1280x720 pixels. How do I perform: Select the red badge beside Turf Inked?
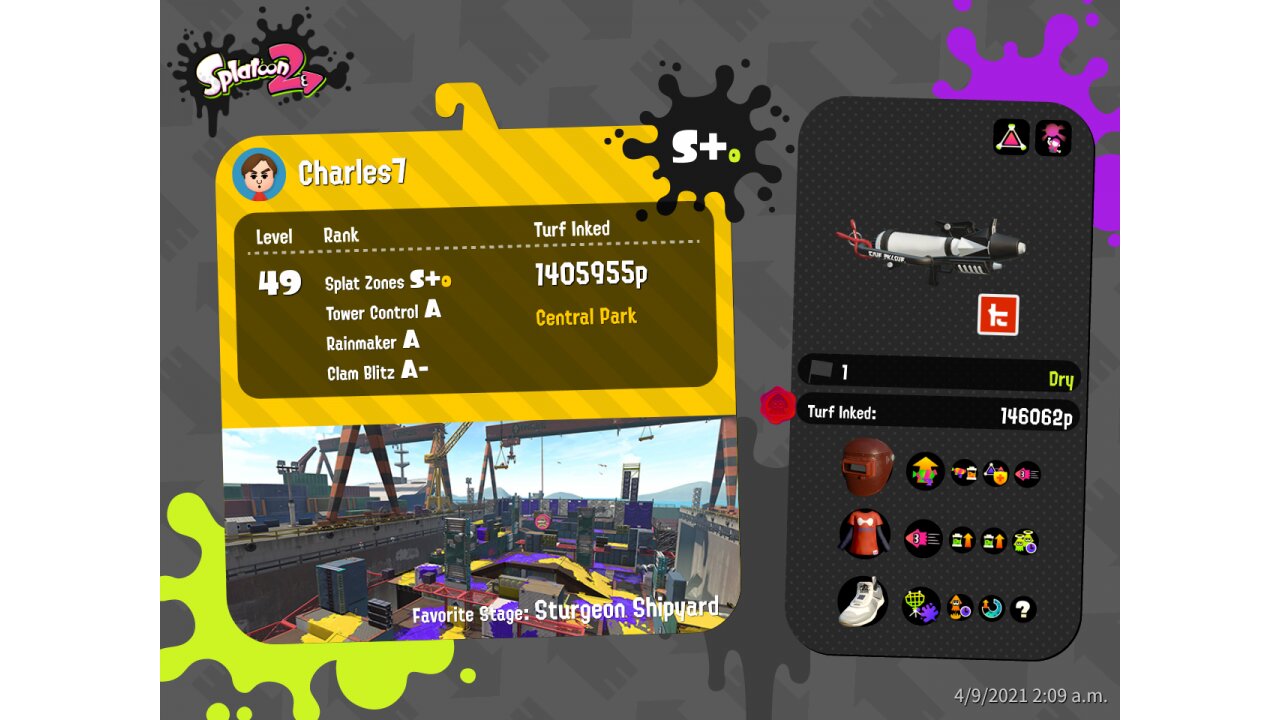point(777,405)
